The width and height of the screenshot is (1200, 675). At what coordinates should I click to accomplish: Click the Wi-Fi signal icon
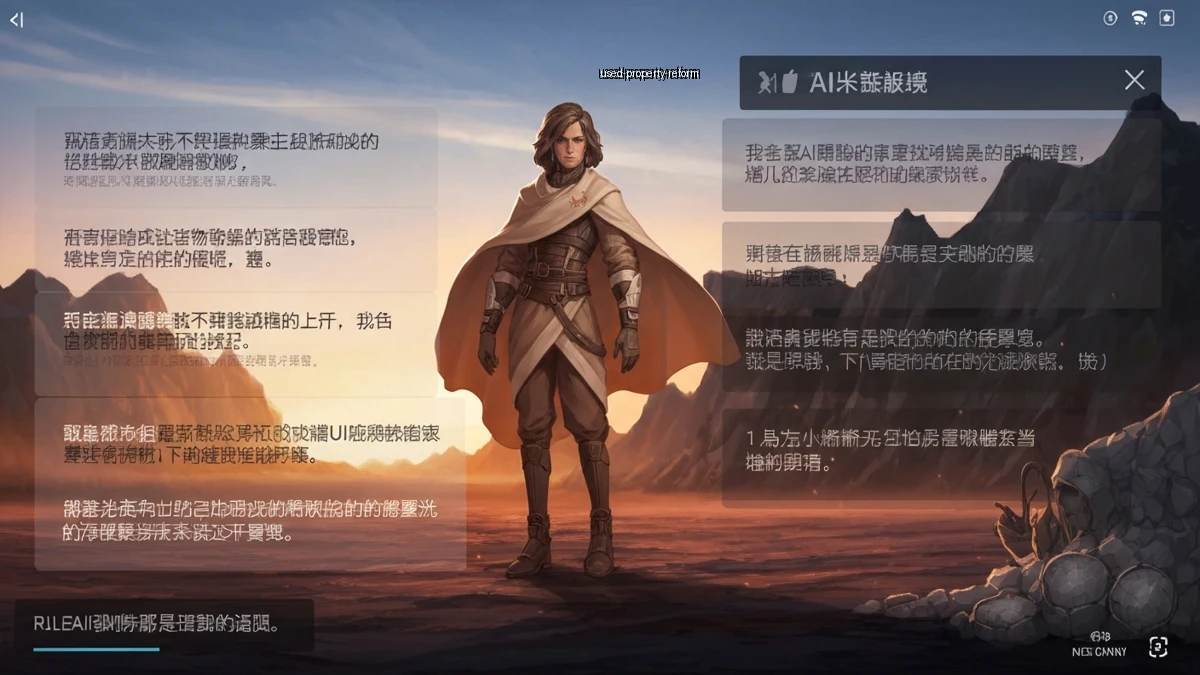[x=1138, y=18]
